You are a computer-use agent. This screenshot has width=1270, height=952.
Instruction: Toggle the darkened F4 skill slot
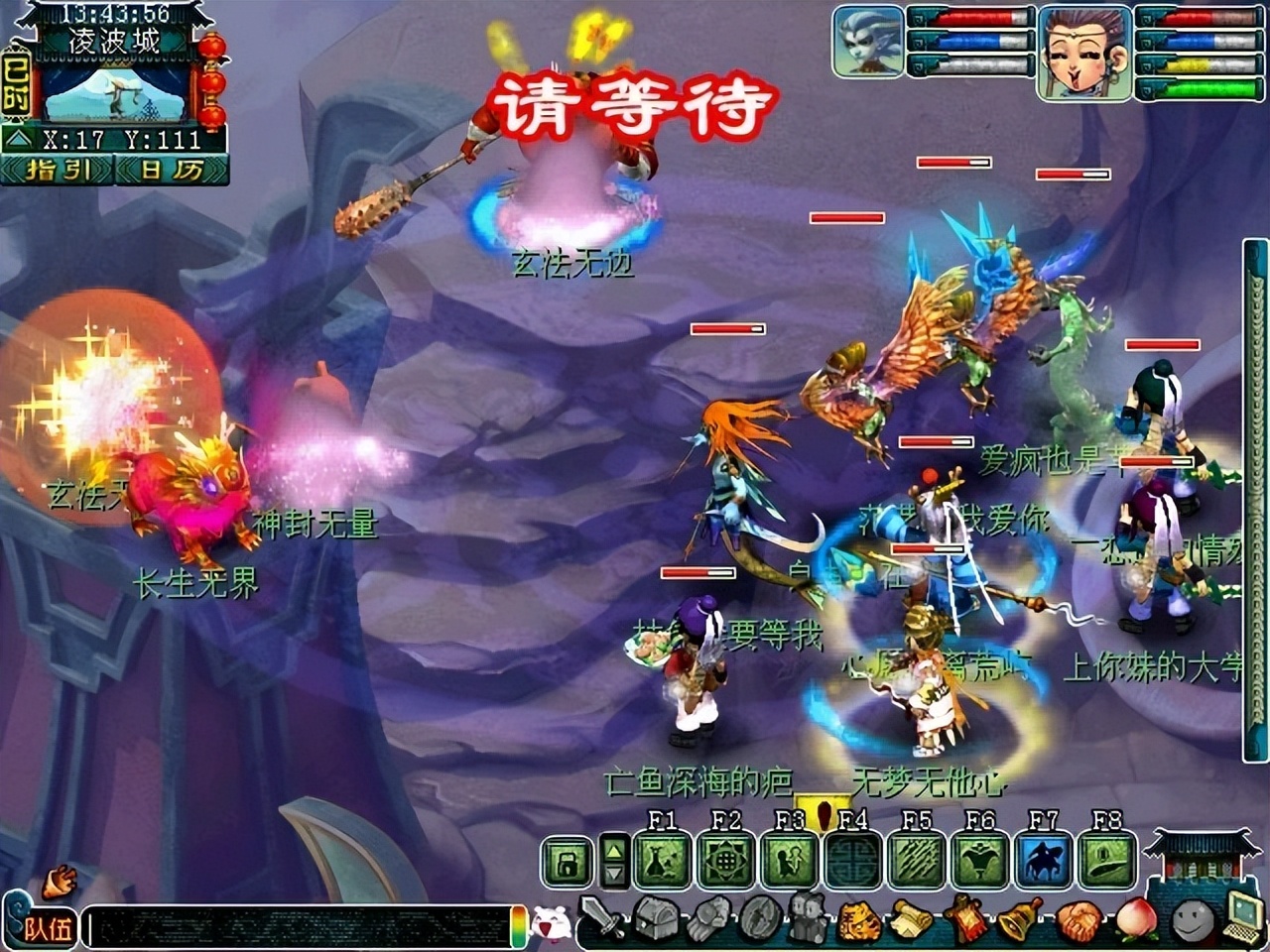tap(851, 859)
